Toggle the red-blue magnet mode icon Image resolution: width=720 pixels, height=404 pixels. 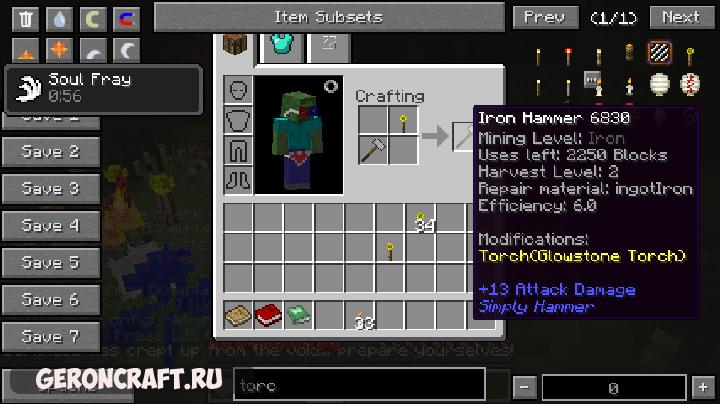coord(125,19)
